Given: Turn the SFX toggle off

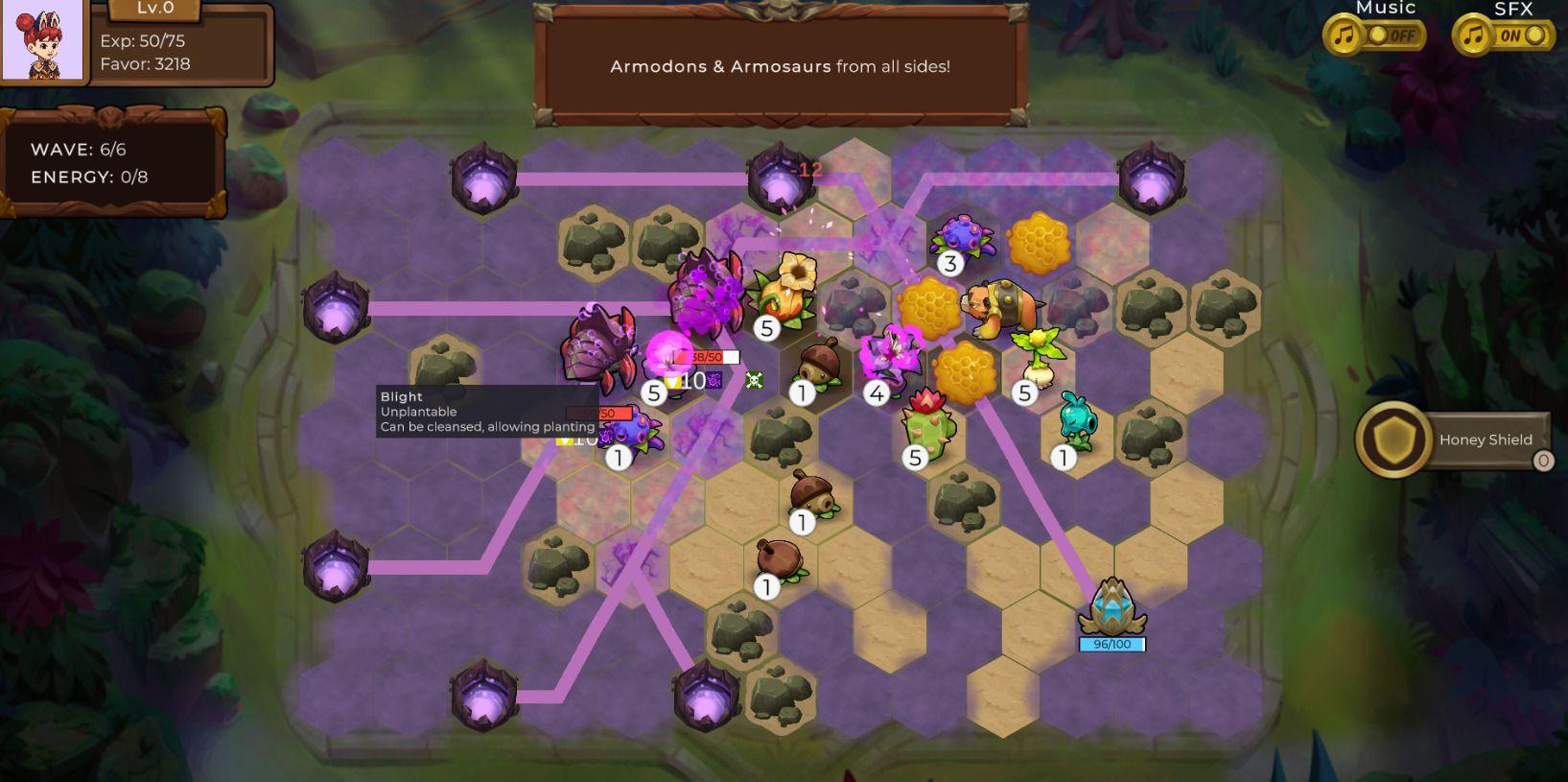Looking at the screenshot, I should point(1529,35).
